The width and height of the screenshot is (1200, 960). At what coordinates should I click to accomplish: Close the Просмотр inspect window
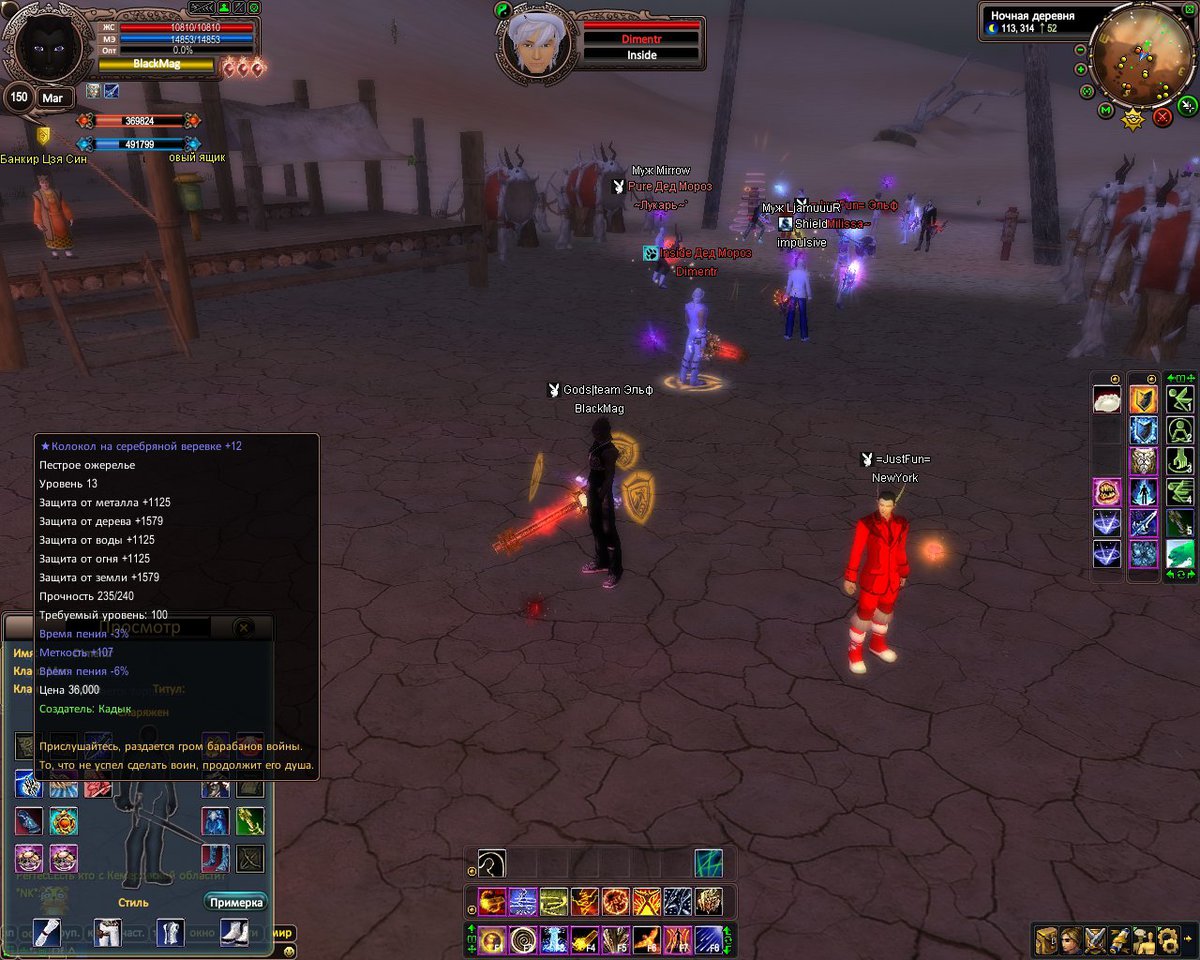coord(243,628)
